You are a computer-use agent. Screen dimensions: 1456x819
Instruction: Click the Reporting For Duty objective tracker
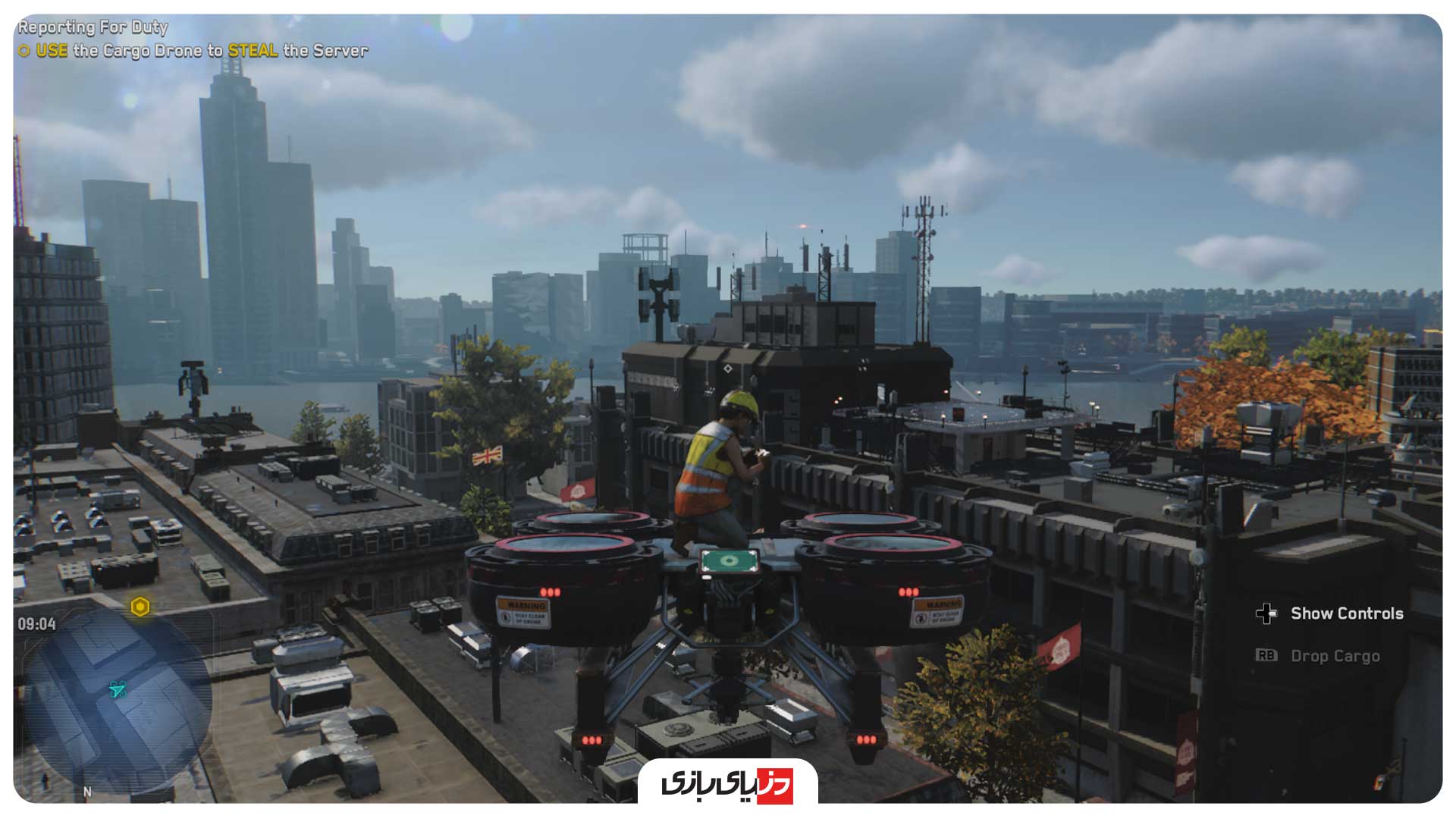(x=93, y=27)
